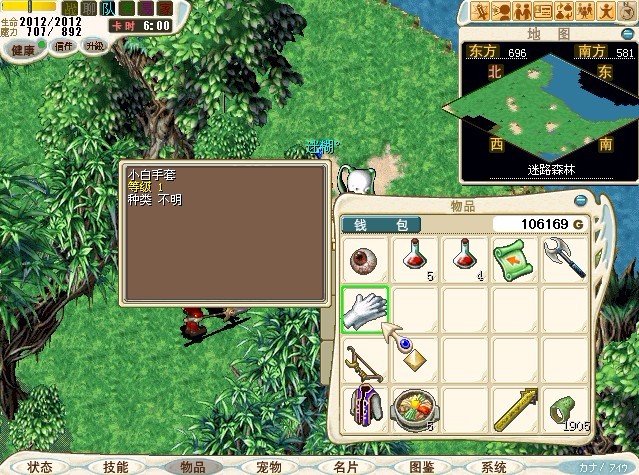Screen dimensions: 639x475
Task: Toggle the 队 team mode button
Action: click(108, 9)
